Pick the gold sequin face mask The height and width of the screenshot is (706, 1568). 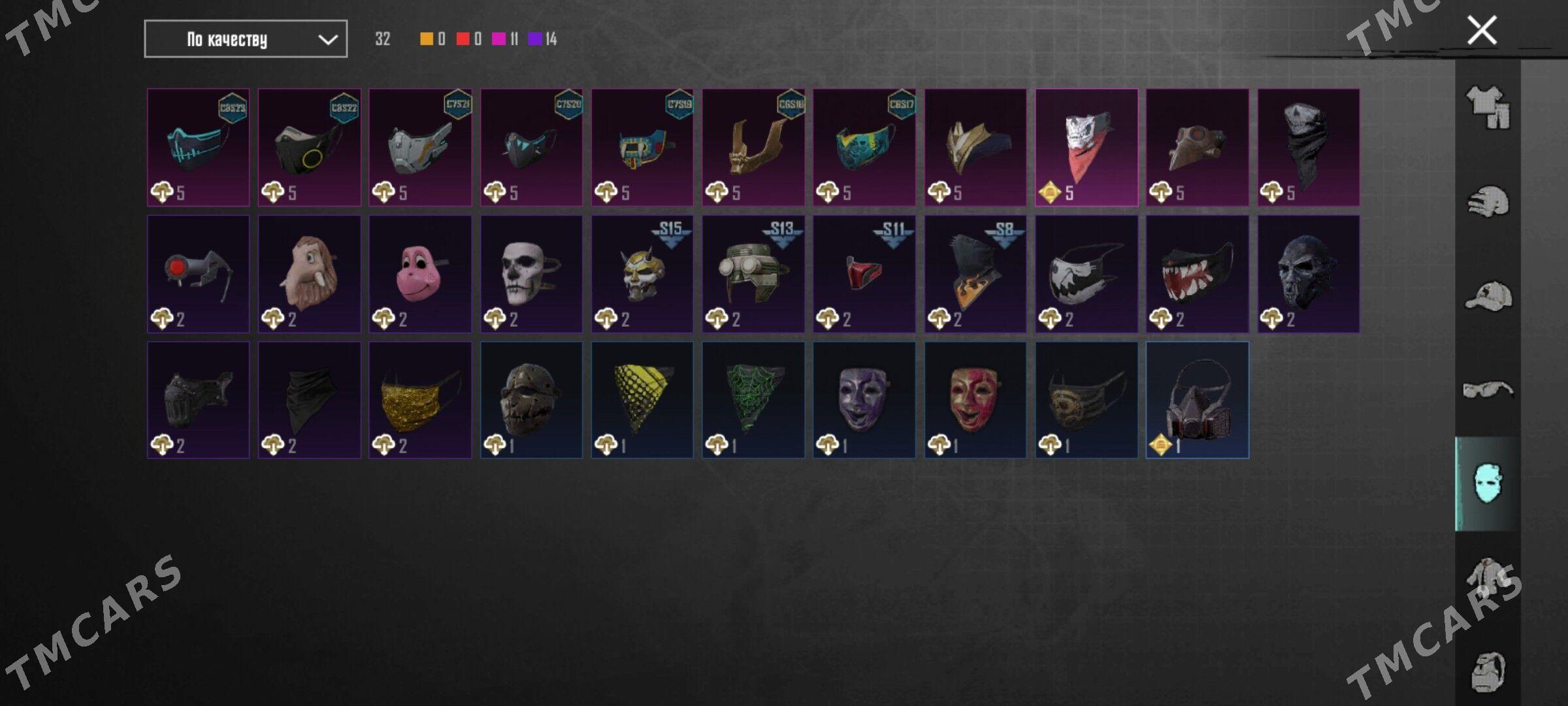(x=420, y=400)
